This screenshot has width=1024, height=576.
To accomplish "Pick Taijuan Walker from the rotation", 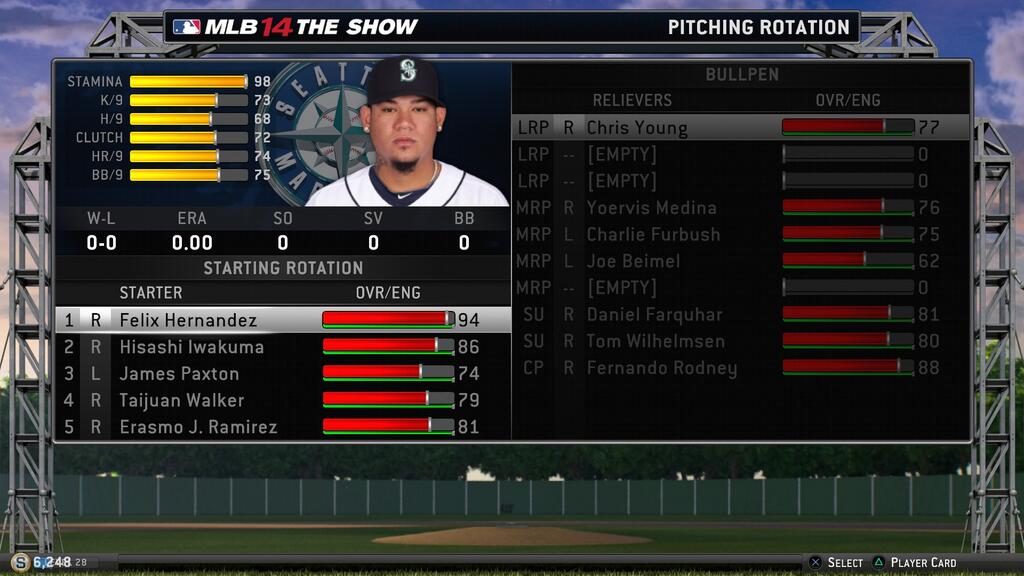I will point(182,400).
